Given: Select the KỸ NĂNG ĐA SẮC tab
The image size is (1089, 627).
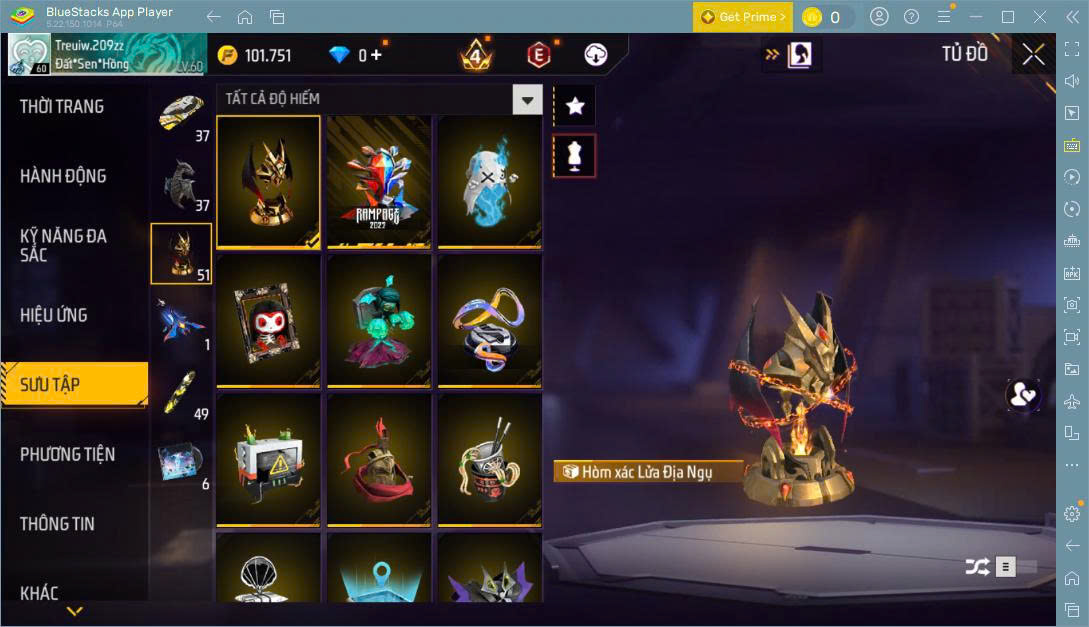Looking at the screenshot, I should [x=63, y=245].
